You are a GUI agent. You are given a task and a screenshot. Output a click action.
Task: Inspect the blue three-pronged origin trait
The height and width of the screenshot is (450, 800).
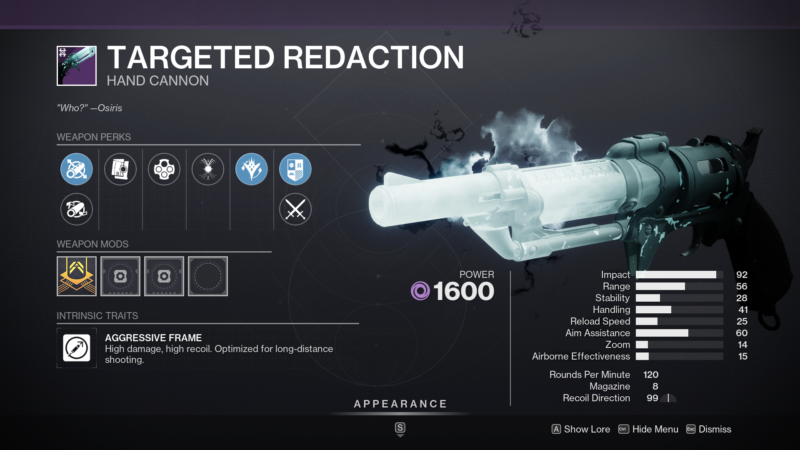point(251,169)
